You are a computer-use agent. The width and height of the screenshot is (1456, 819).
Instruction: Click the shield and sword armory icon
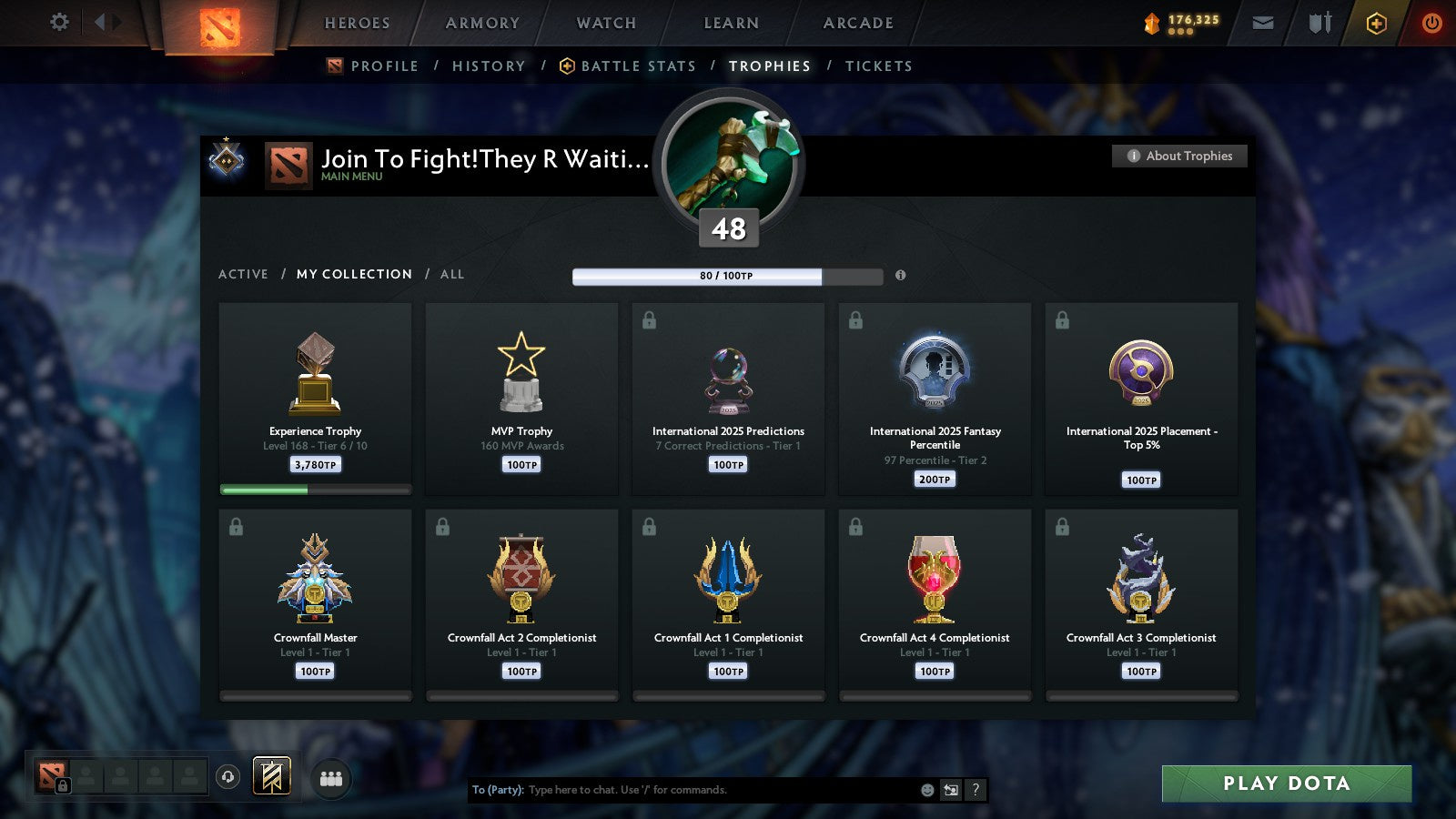point(1318,23)
